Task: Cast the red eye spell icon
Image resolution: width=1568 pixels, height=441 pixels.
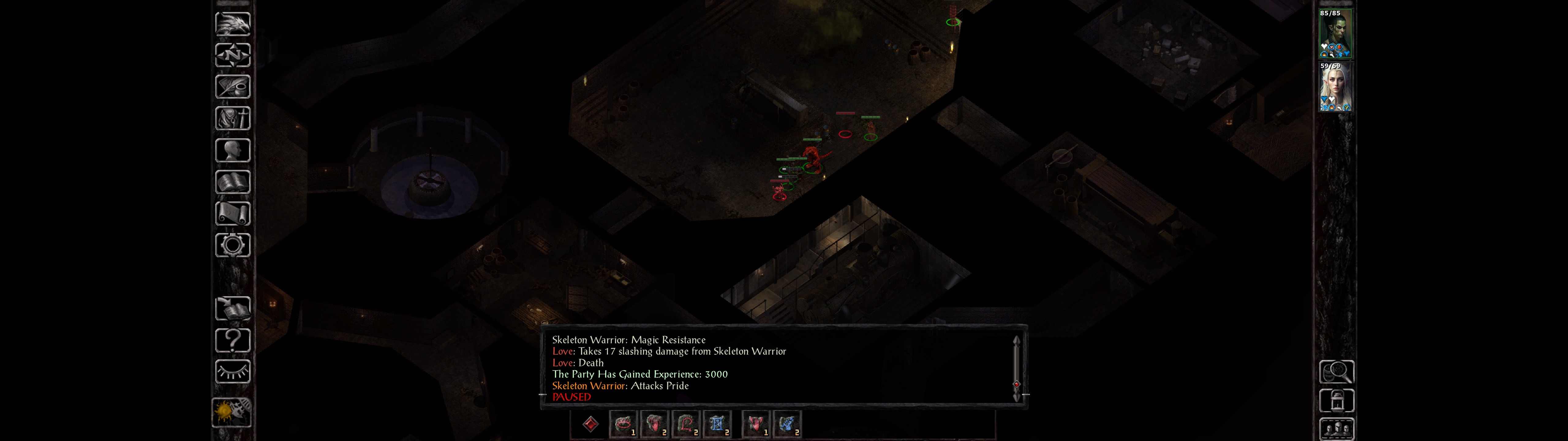Action: (x=623, y=424)
